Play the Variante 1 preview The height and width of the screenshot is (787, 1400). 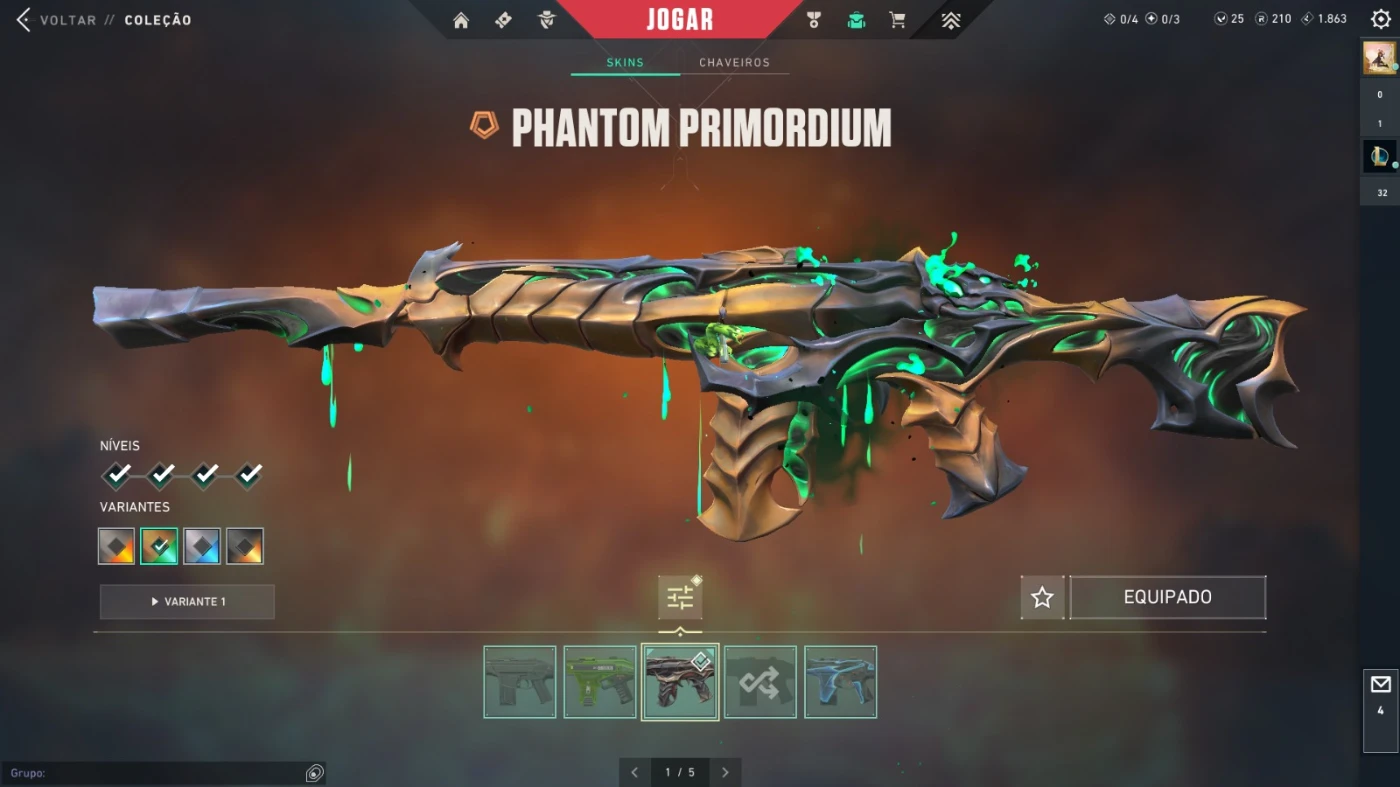tap(187, 602)
